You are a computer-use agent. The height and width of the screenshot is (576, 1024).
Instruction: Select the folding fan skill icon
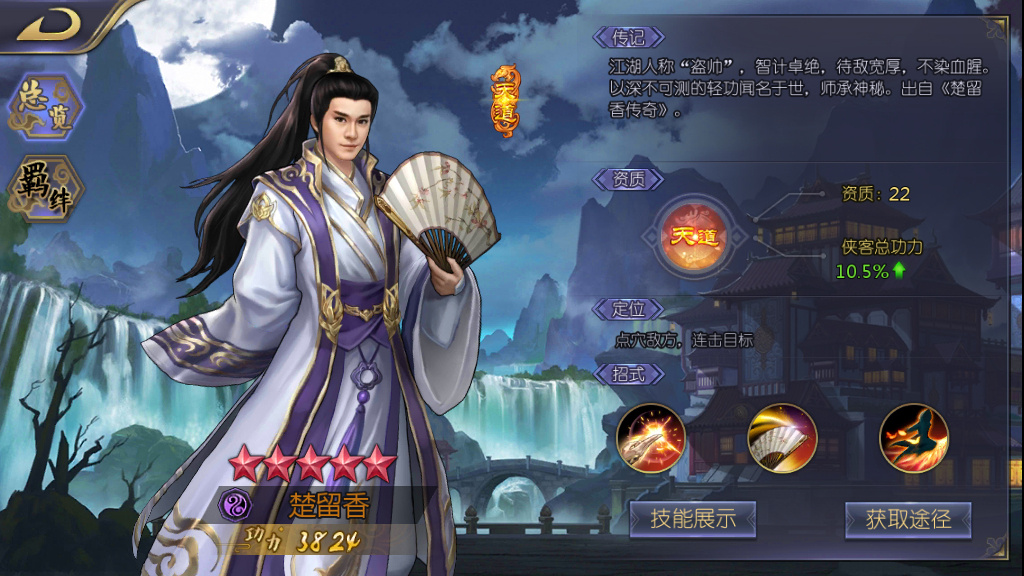[x=783, y=438]
